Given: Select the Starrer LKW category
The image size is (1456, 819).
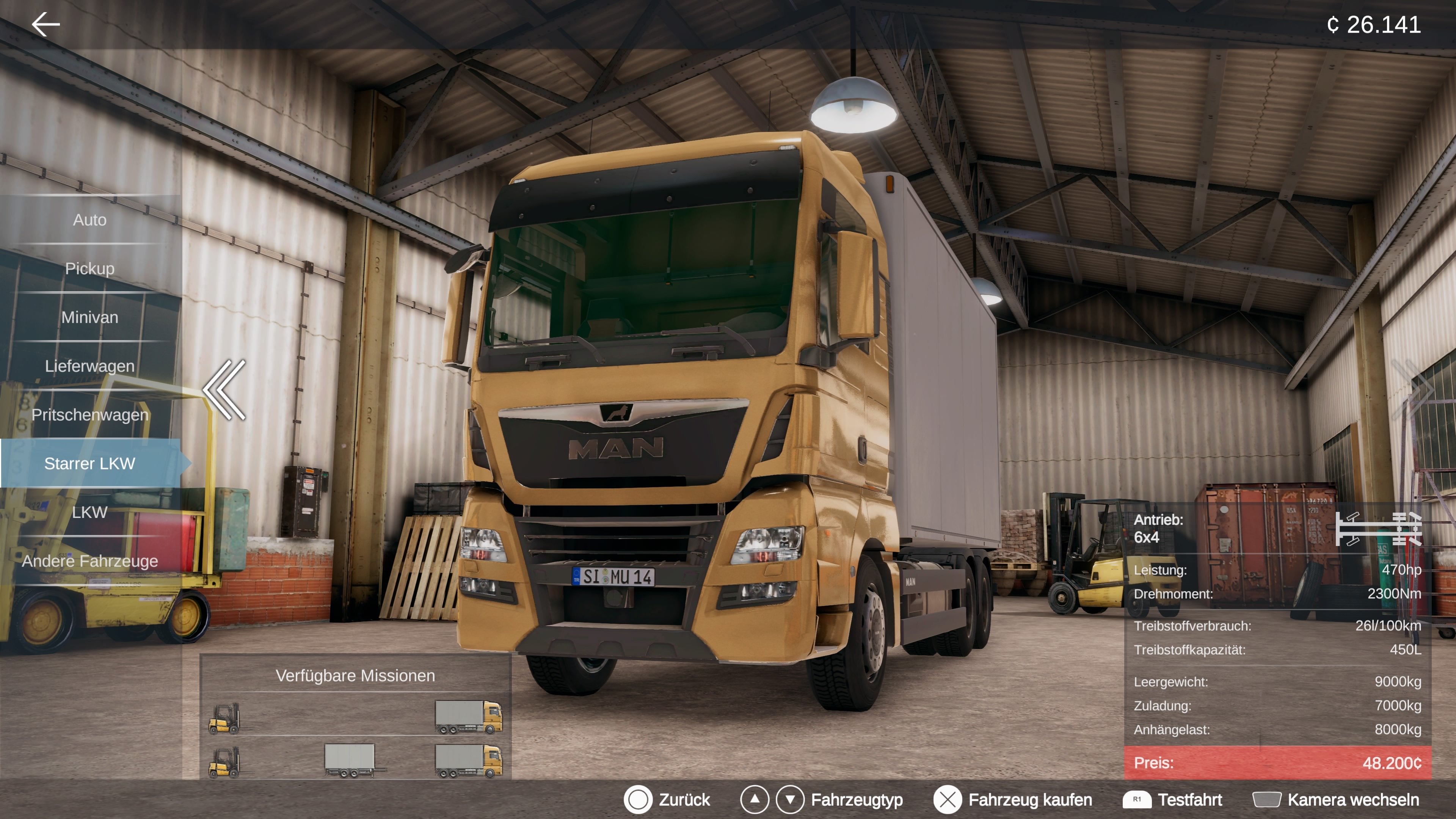Looking at the screenshot, I should (x=91, y=464).
